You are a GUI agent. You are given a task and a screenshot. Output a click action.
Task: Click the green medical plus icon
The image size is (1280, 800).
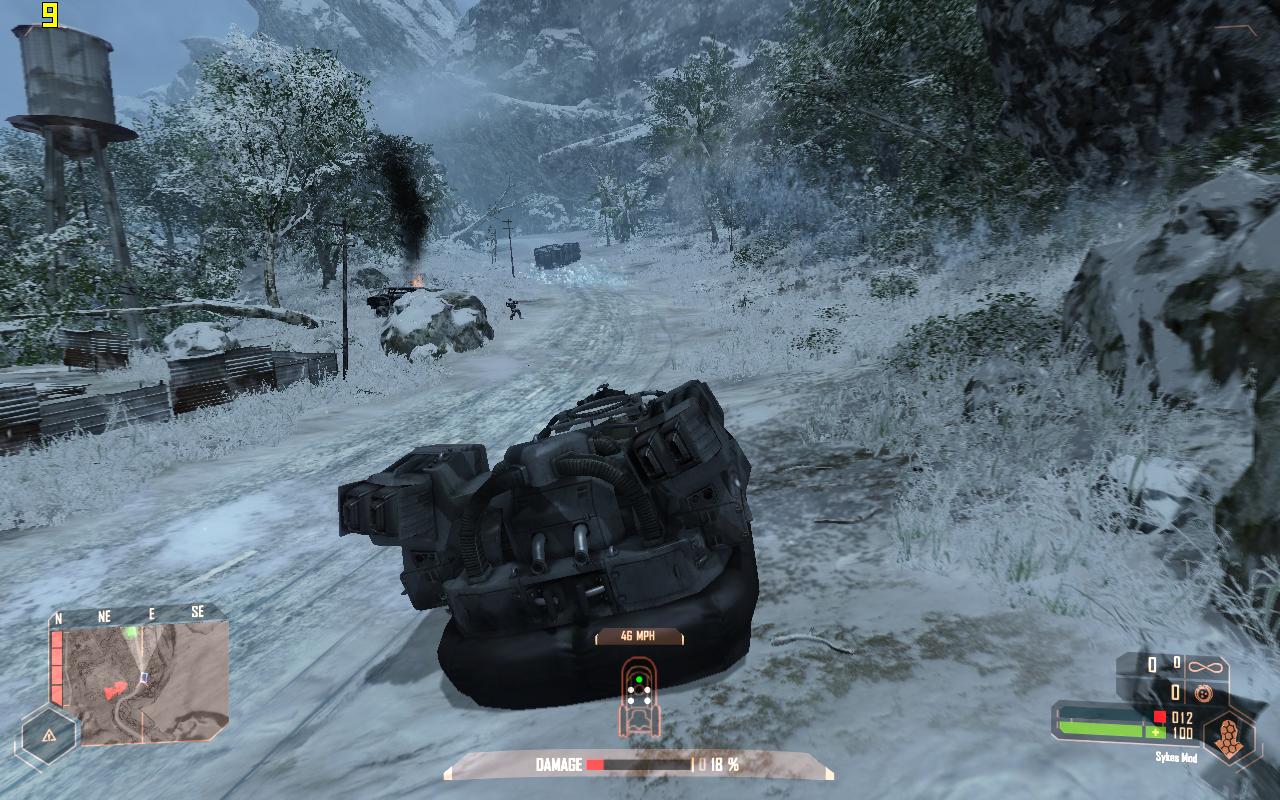click(x=1156, y=731)
